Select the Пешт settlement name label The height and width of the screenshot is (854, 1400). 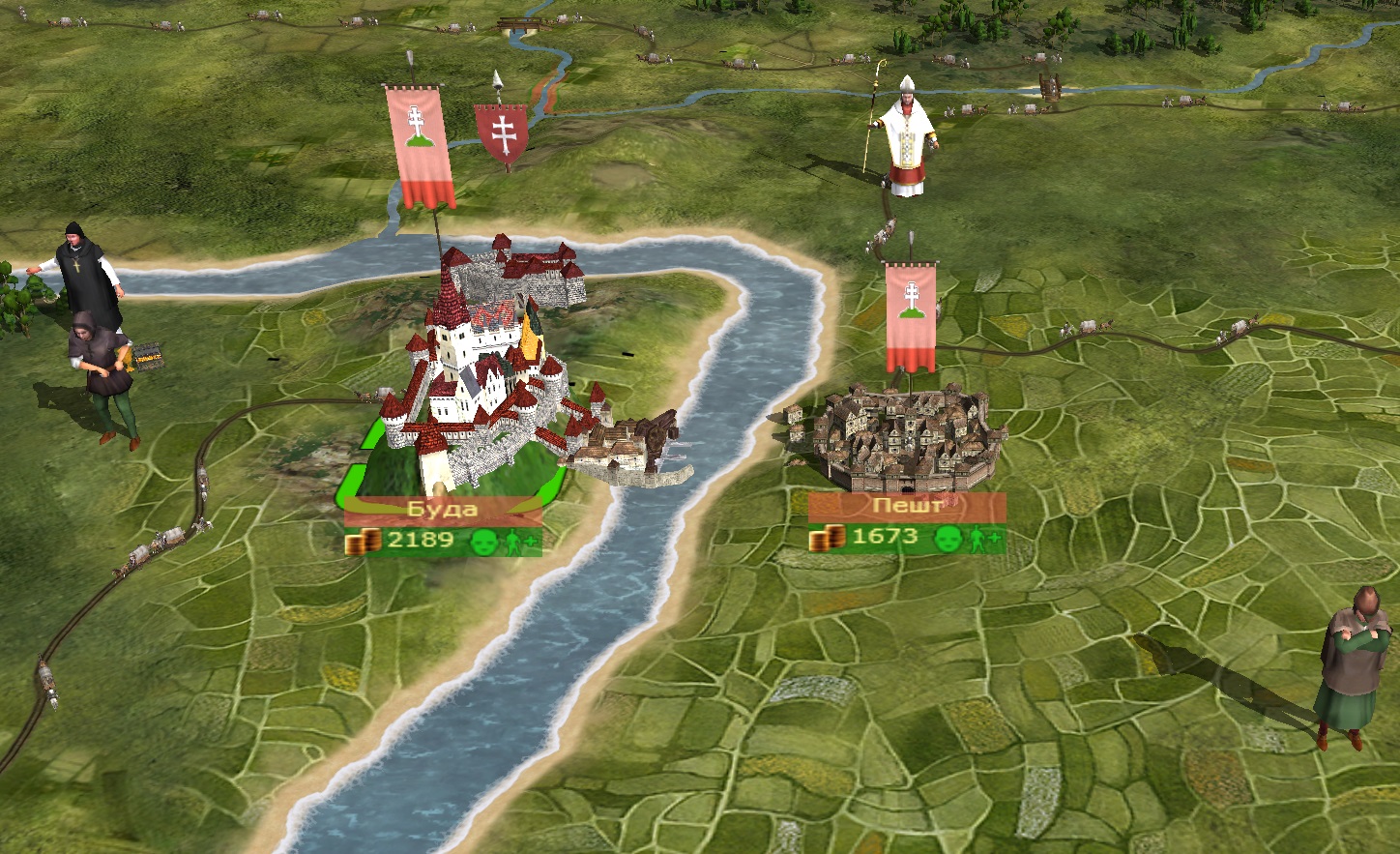point(906,506)
